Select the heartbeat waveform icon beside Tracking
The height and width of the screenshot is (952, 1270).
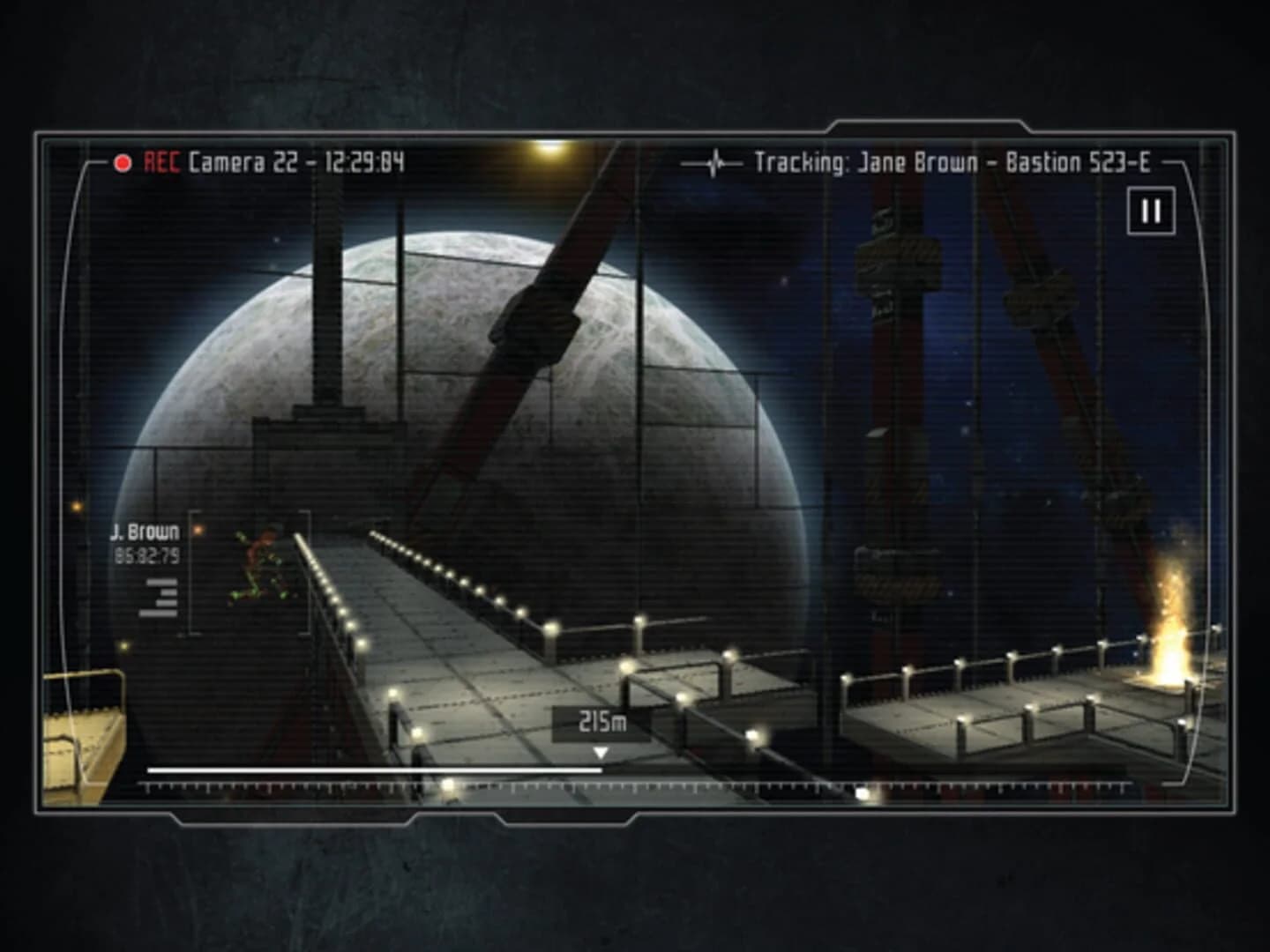click(x=714, y=162)
